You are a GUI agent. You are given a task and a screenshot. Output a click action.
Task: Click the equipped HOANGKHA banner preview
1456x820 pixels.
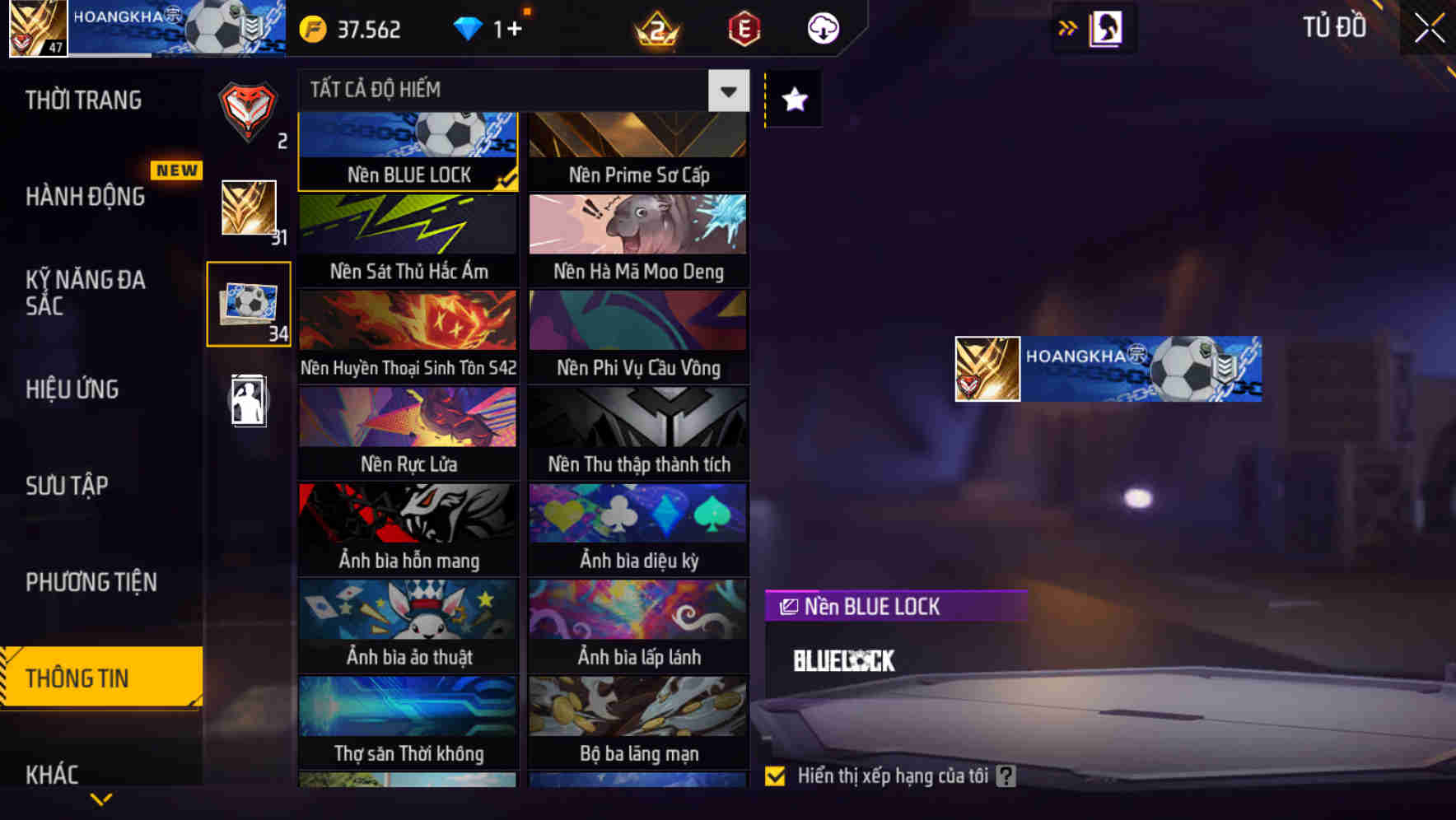coord(1106,368)
